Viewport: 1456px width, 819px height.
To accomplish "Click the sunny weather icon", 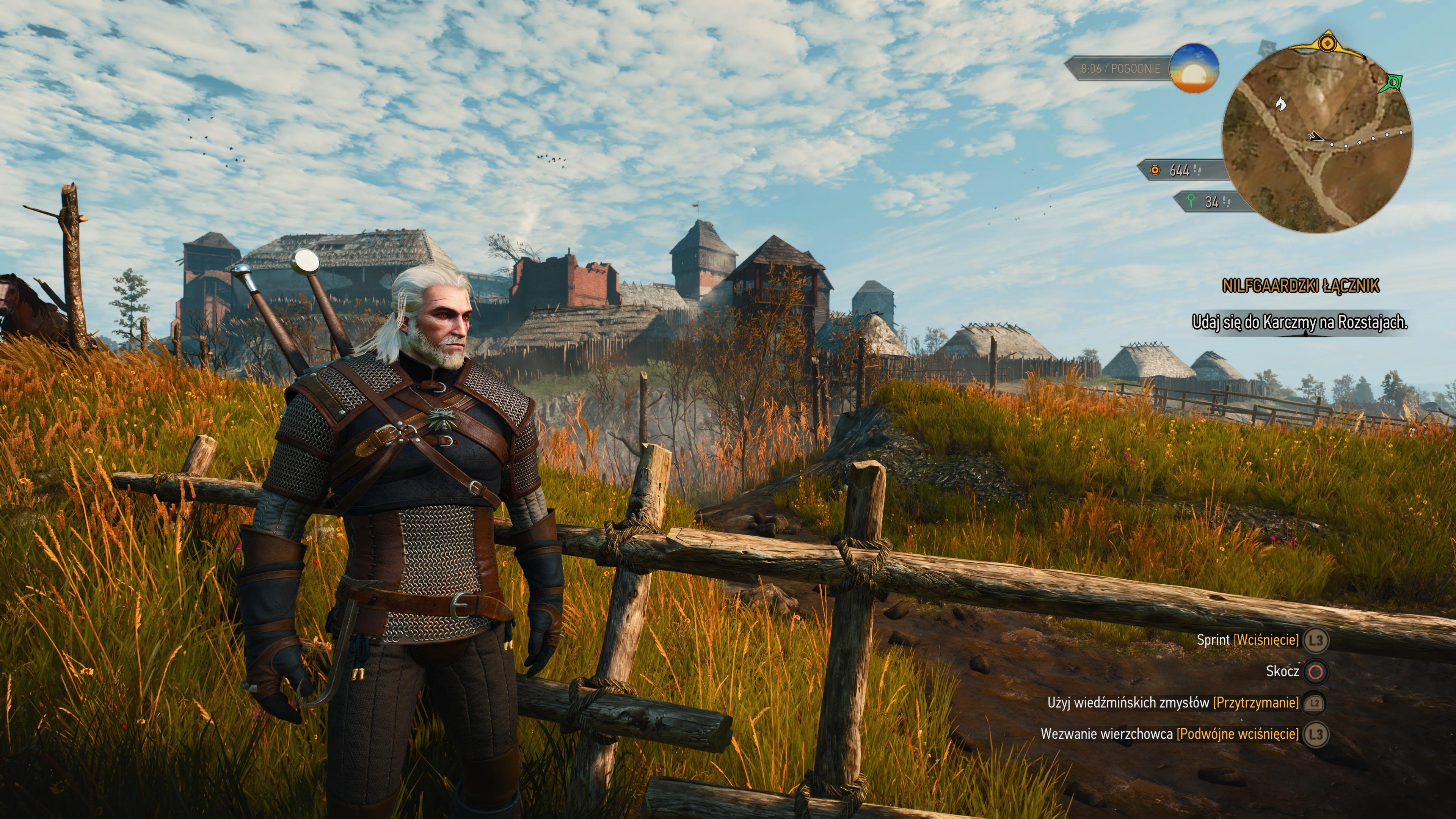I will tap(1194, 68).
